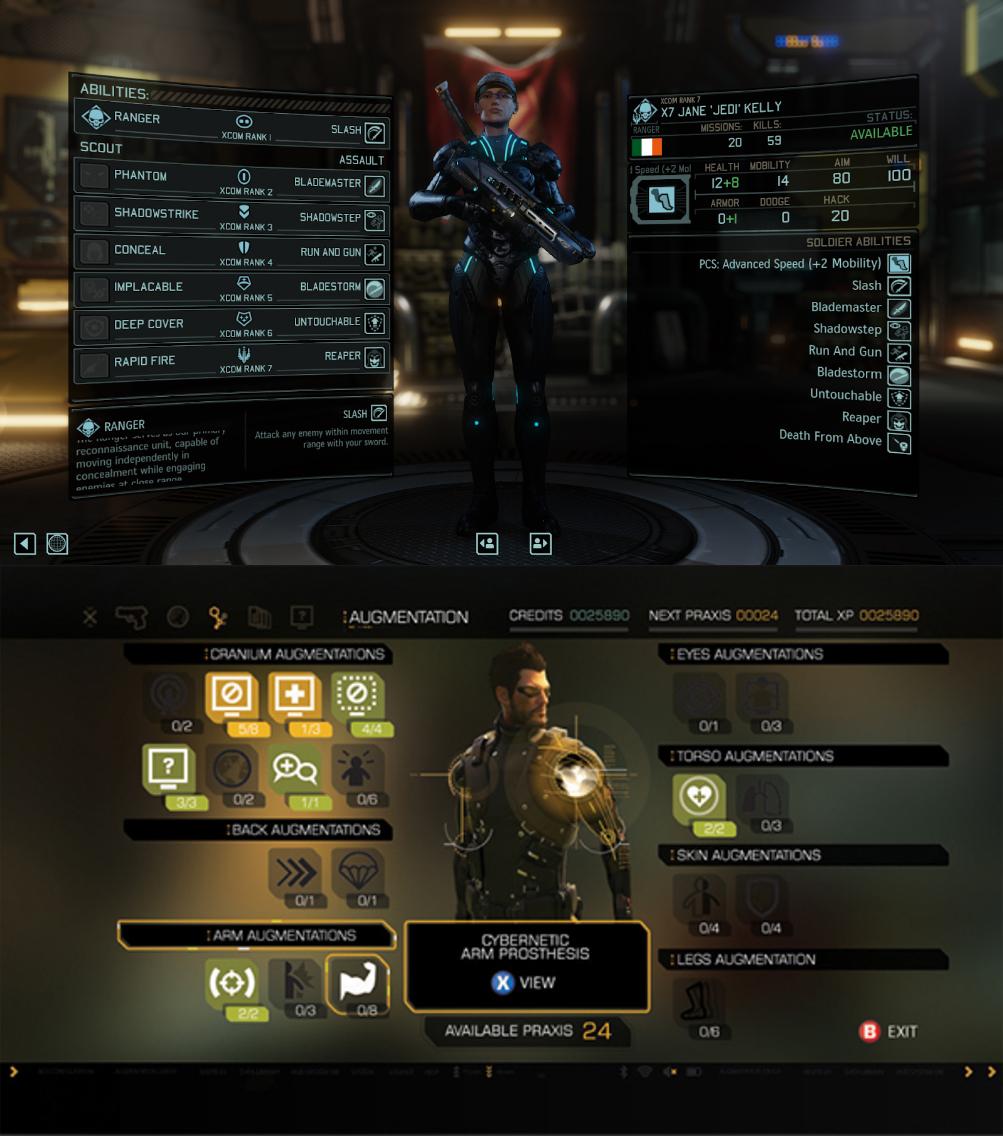Viewport: 1003px width, 1136px height.
Task: Select the Phantom scout ability
Action: pos(140,177)
